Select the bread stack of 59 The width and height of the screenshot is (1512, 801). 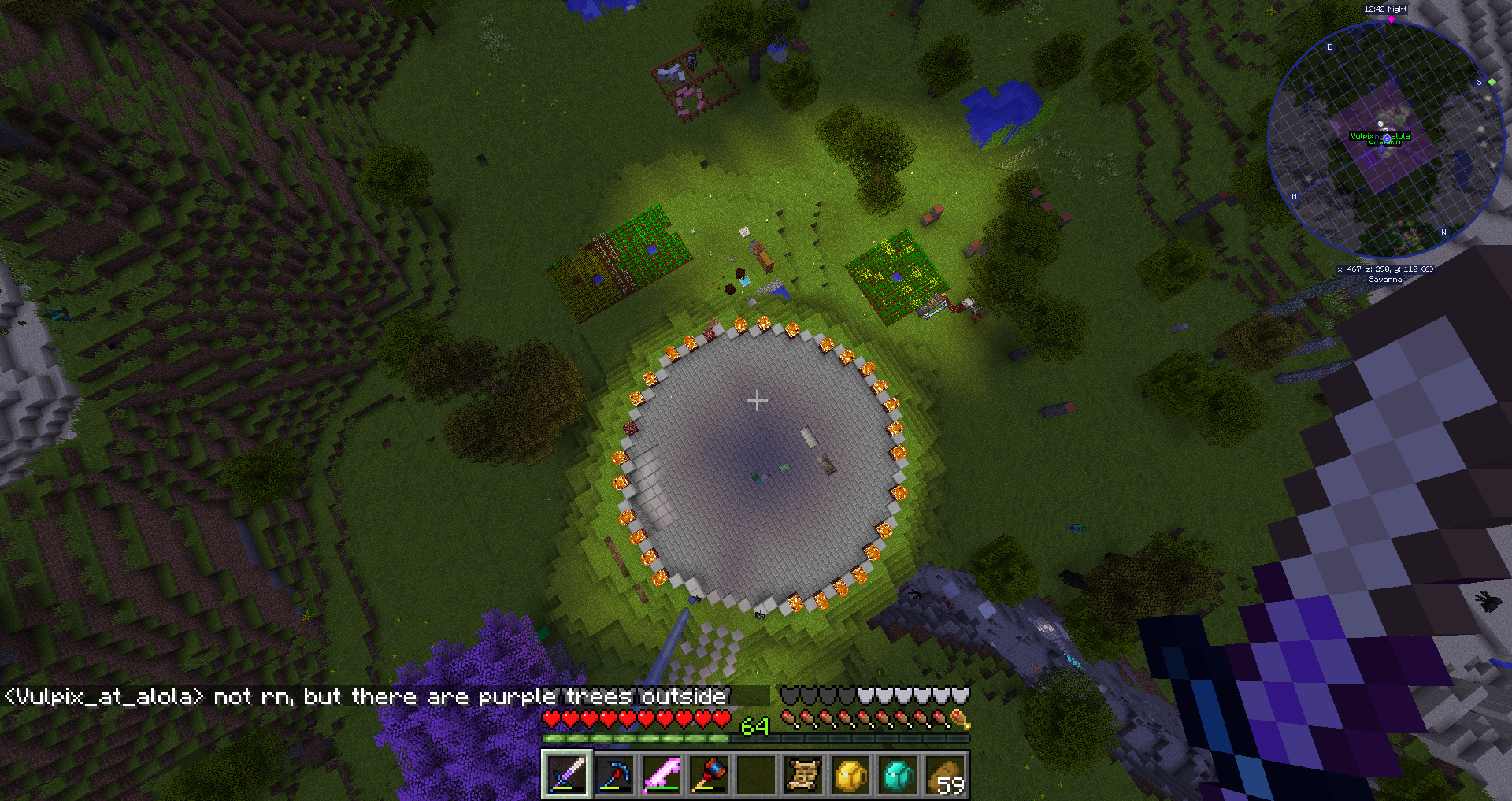point(945,775)
